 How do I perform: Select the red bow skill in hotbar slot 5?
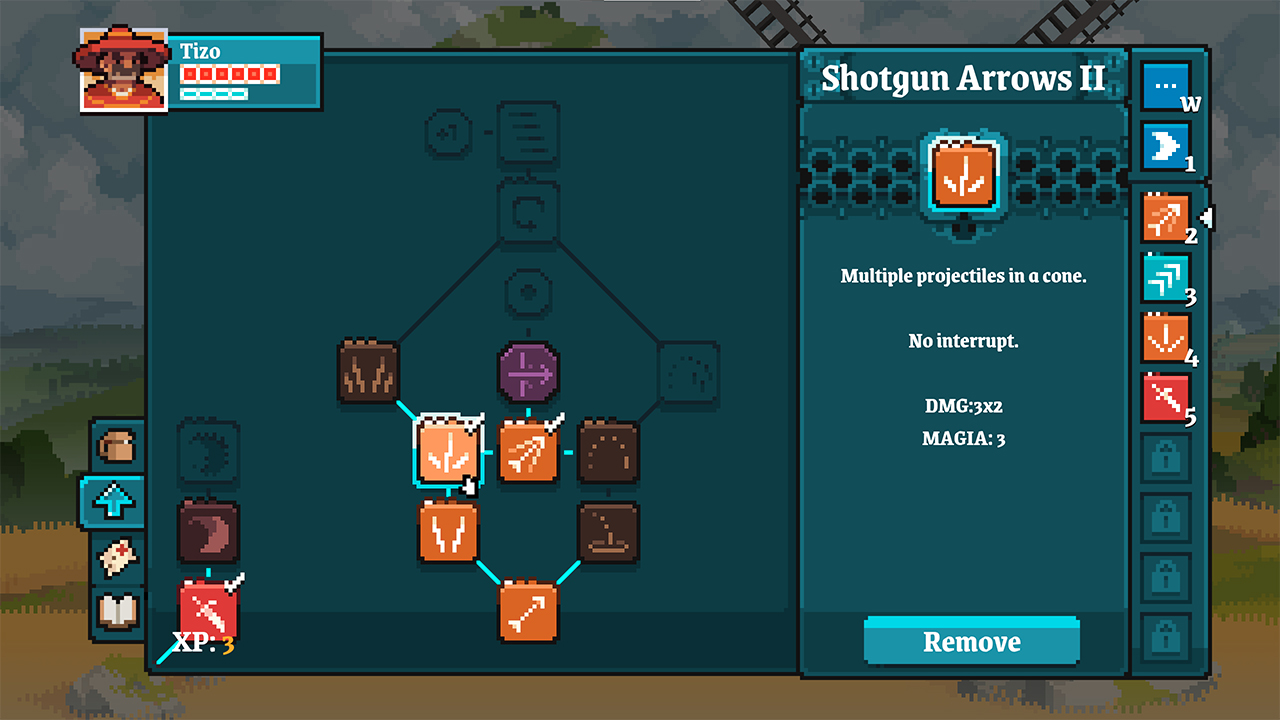click(x=1165, y=397)
